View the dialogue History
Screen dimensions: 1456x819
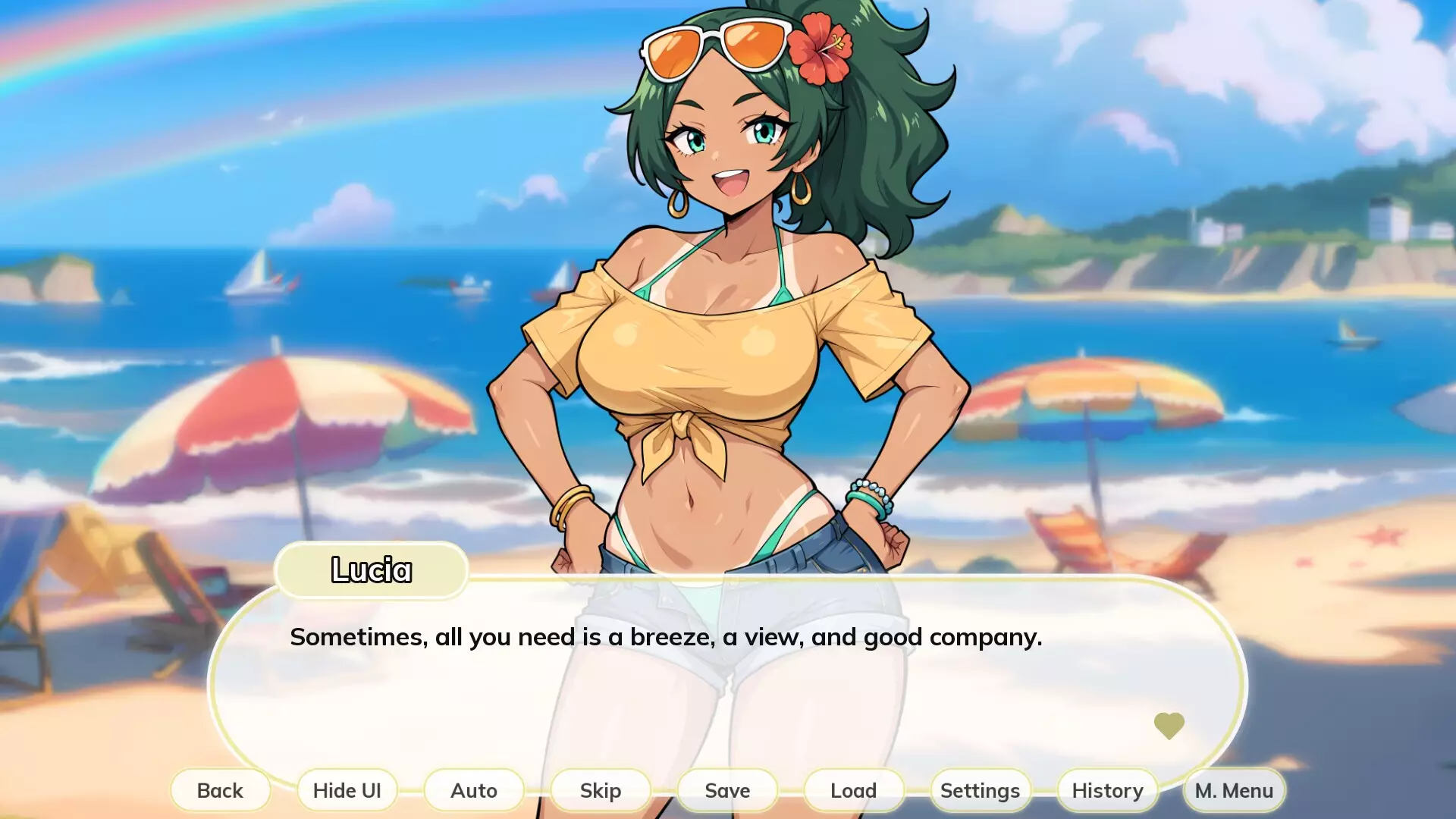pos(1106,790)
